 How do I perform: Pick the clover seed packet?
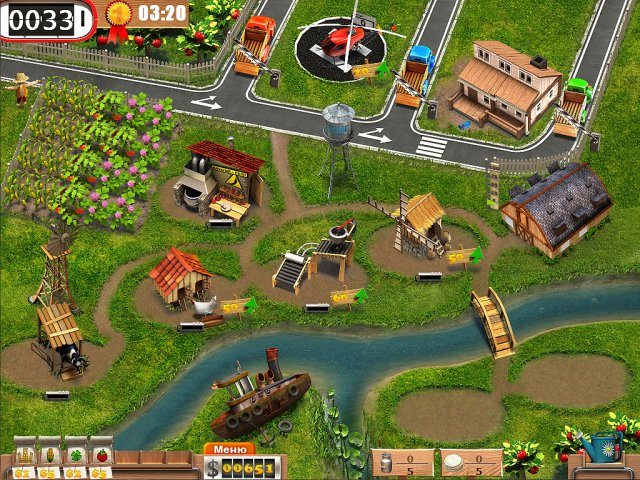75,455
